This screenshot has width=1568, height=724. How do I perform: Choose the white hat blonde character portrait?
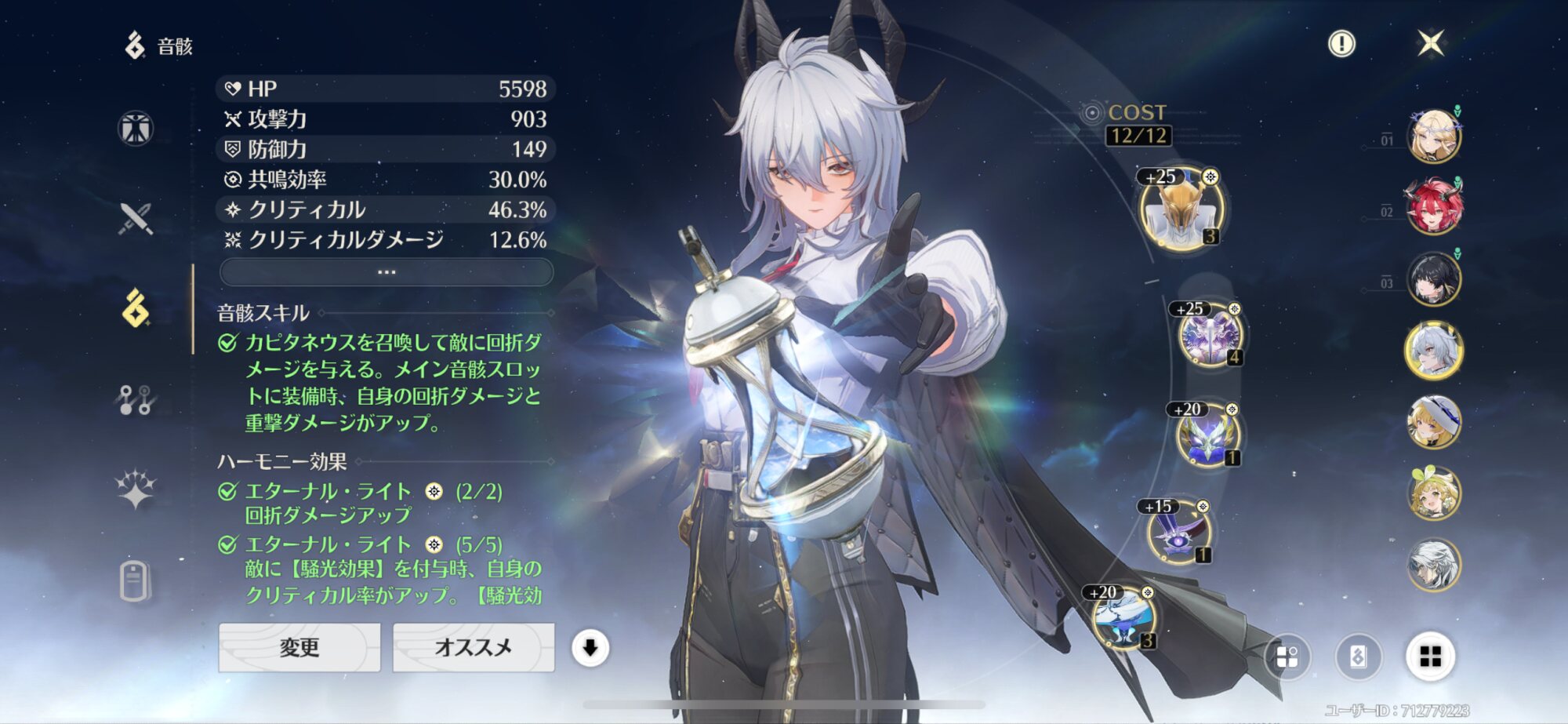point(1434,422)
